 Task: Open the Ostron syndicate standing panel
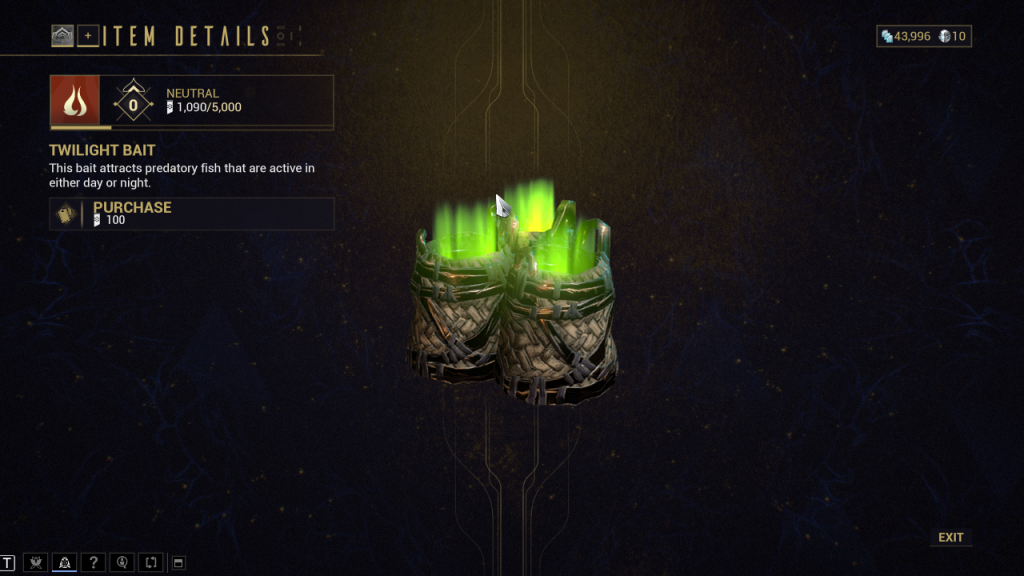click(75, 100)
